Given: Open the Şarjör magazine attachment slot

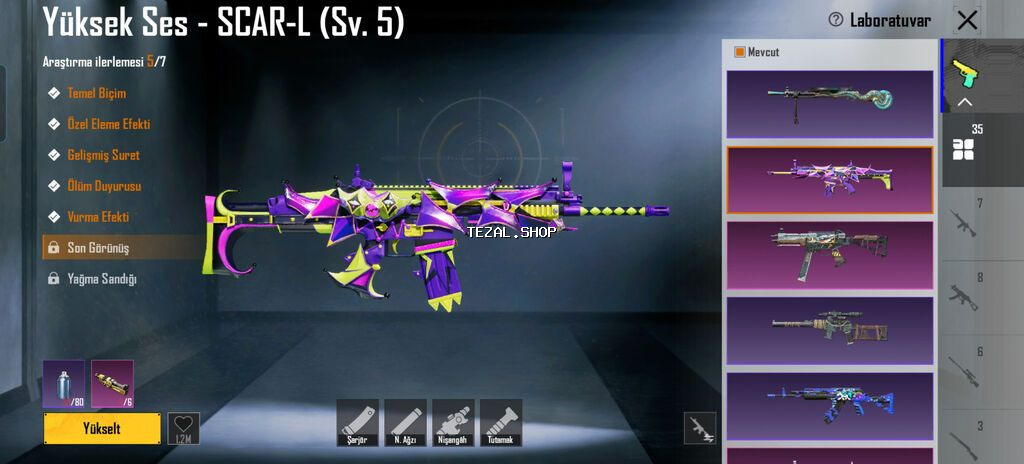Looking at the screenshot, I should (x=357, y=422).
